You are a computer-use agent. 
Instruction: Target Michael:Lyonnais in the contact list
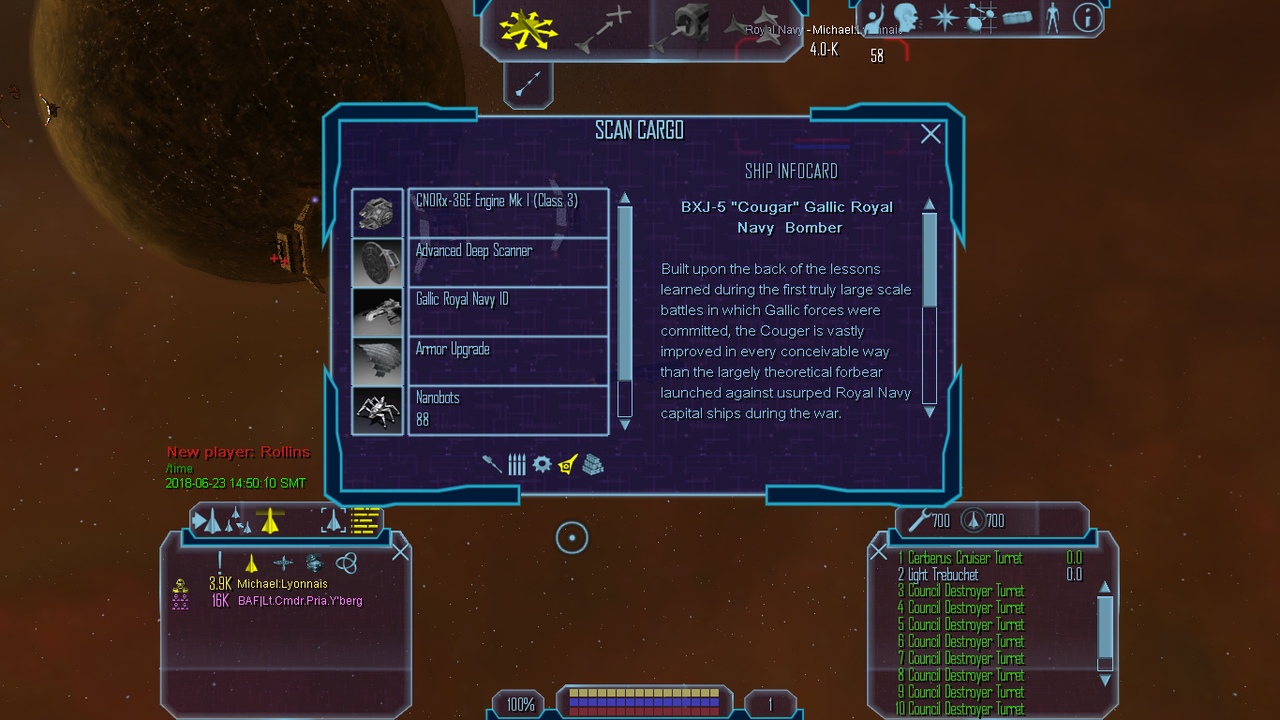click(283, 584)
